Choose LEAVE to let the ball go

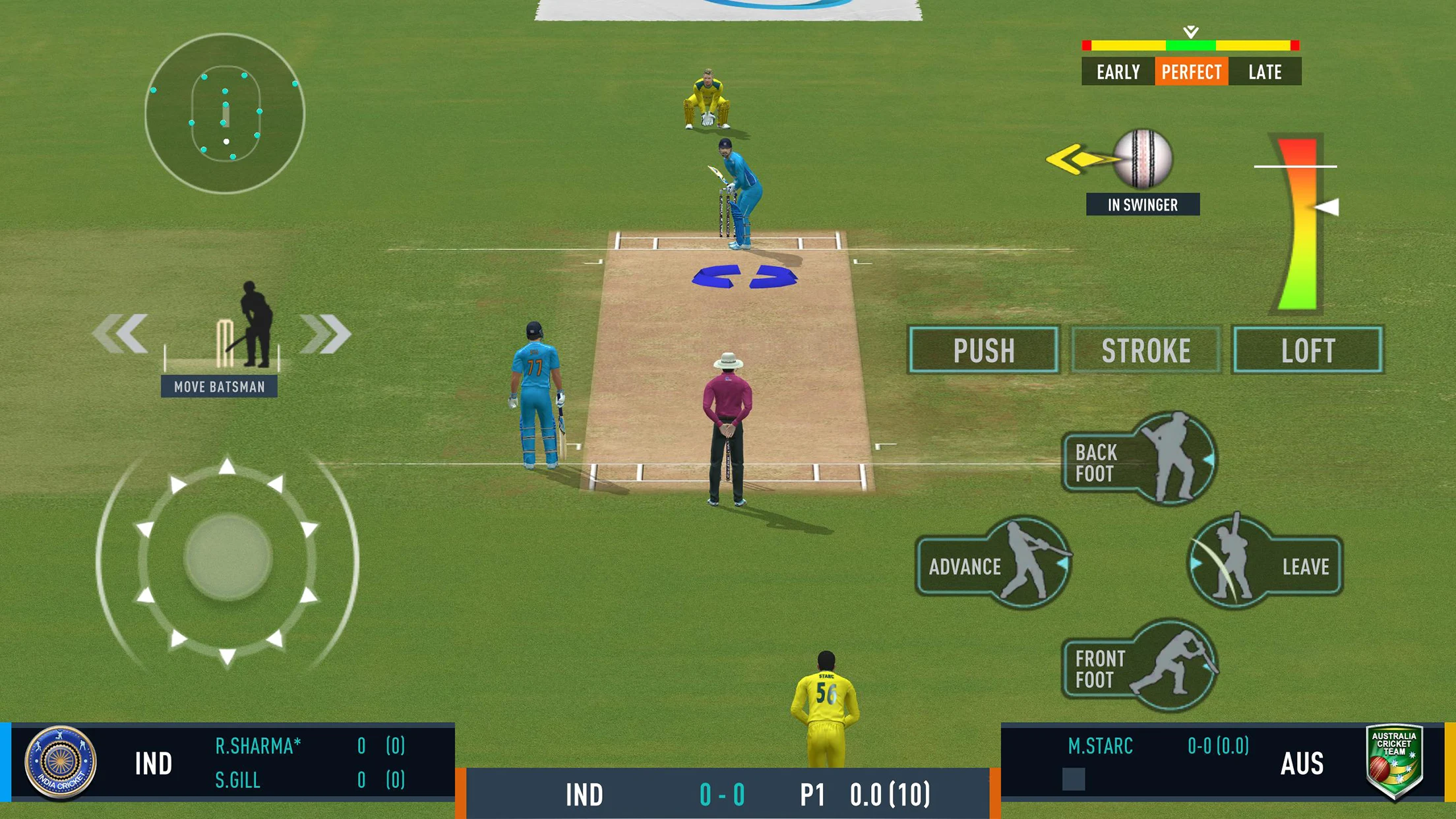[x=1265, y=564]
